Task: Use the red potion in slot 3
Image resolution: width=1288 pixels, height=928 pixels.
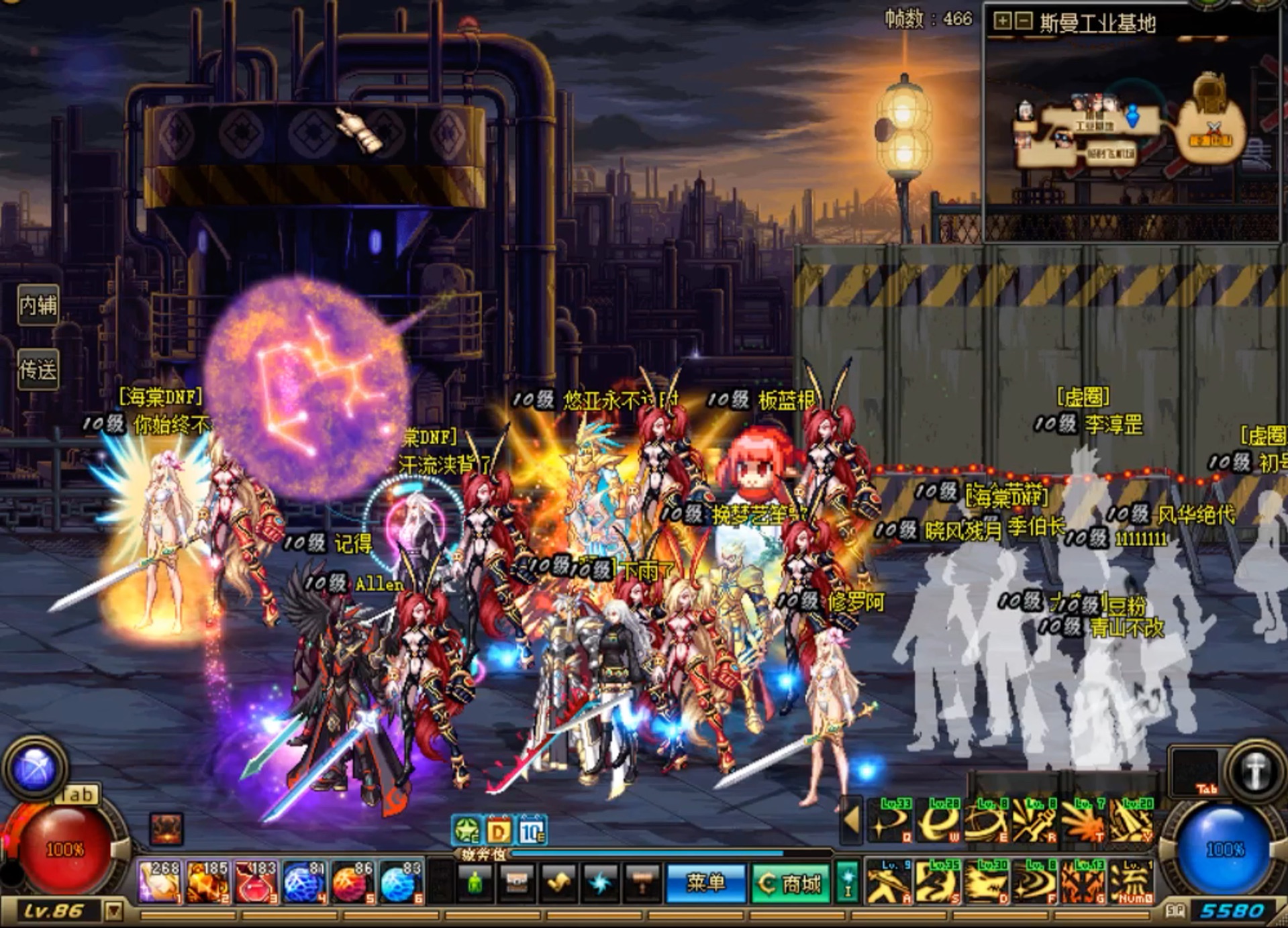Action: click(256, 881)
